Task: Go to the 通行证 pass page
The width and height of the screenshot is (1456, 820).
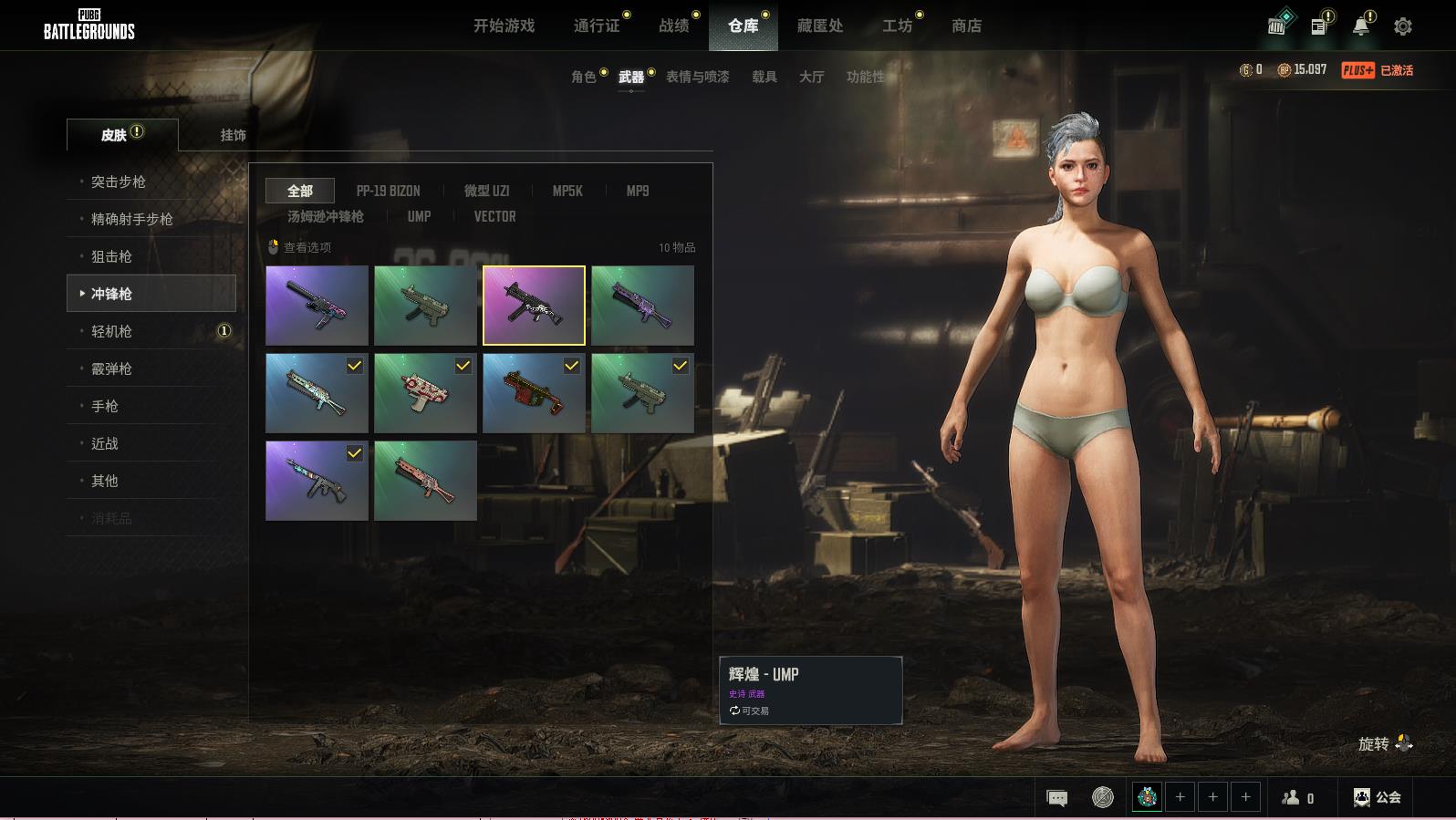Action: (597, 26)
